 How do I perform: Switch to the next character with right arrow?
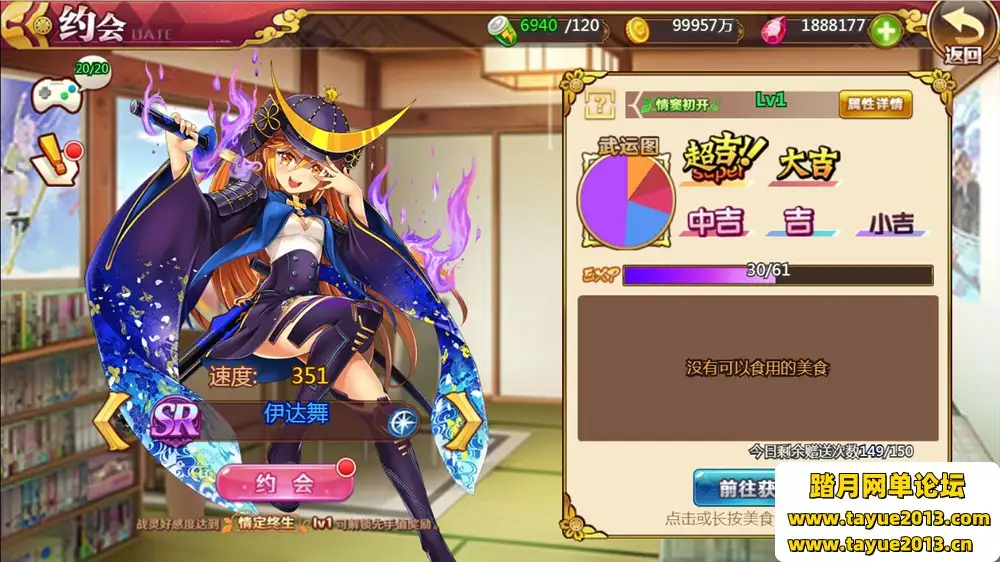coord(463,418)
